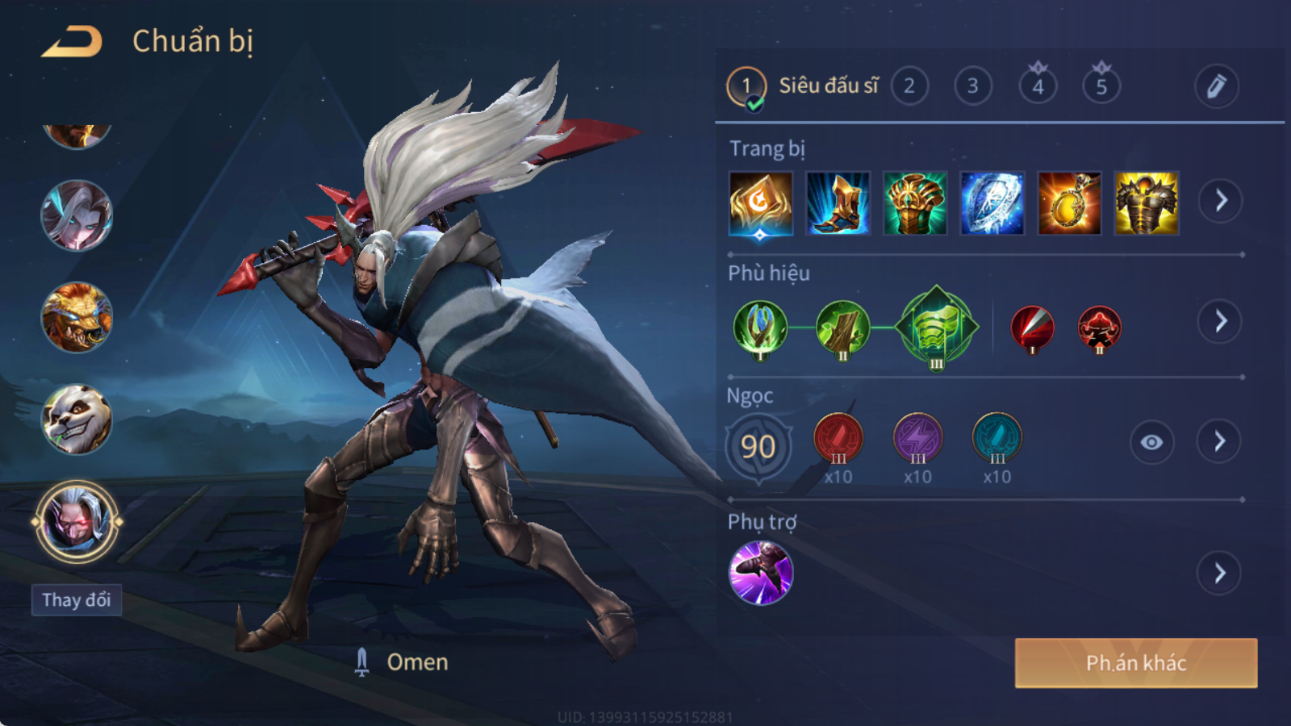
Task: Edit the loadout name with pencil icon
Action: pyautogui.click(x=1216, y=87)
